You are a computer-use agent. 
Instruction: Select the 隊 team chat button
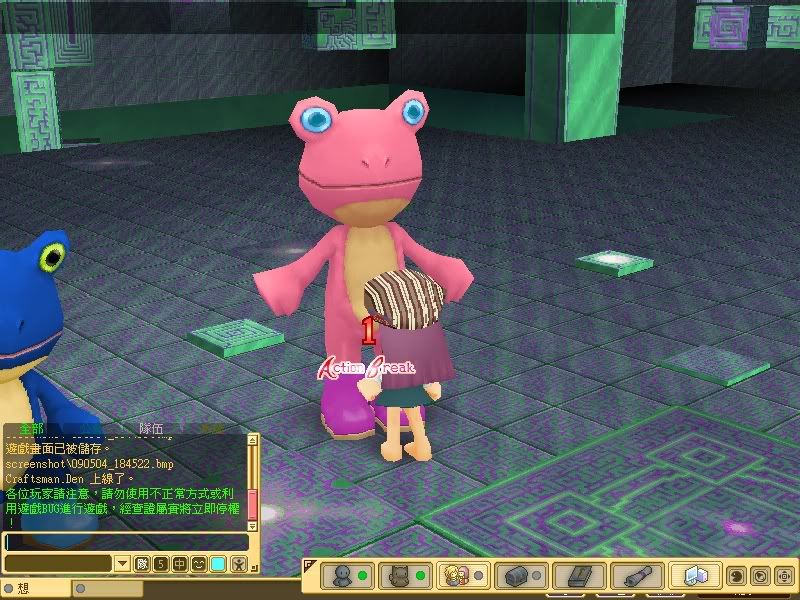(x=142, y=564)
